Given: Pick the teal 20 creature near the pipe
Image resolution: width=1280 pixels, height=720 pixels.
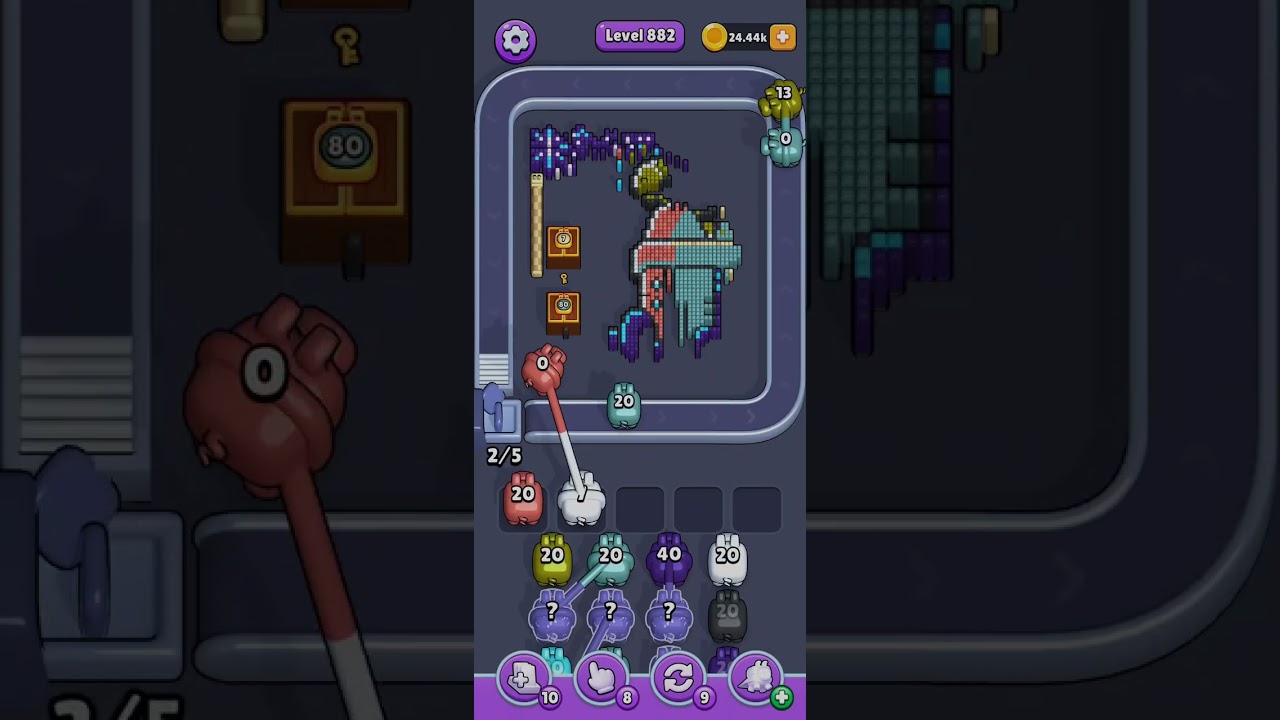Looking at the screenshot, I should [x=624, y=405].
